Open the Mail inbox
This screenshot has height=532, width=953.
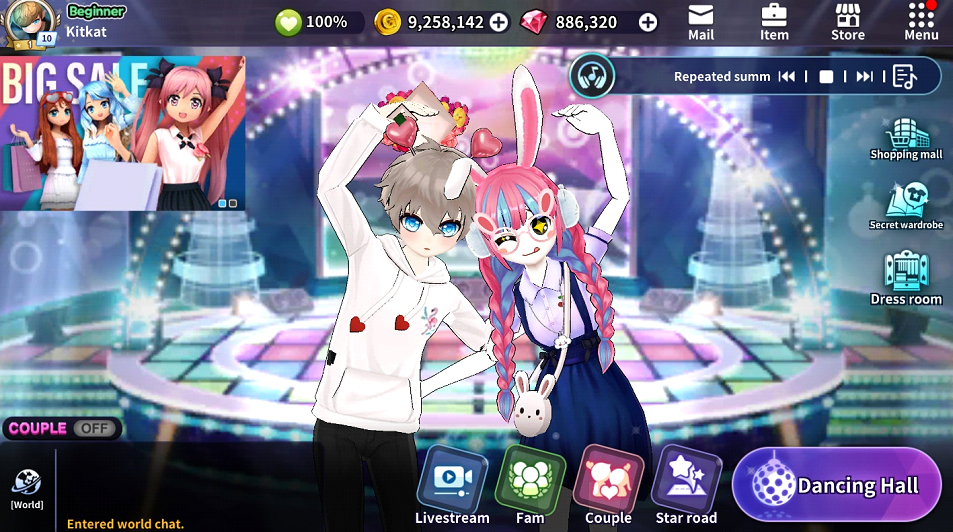(701, 21)
